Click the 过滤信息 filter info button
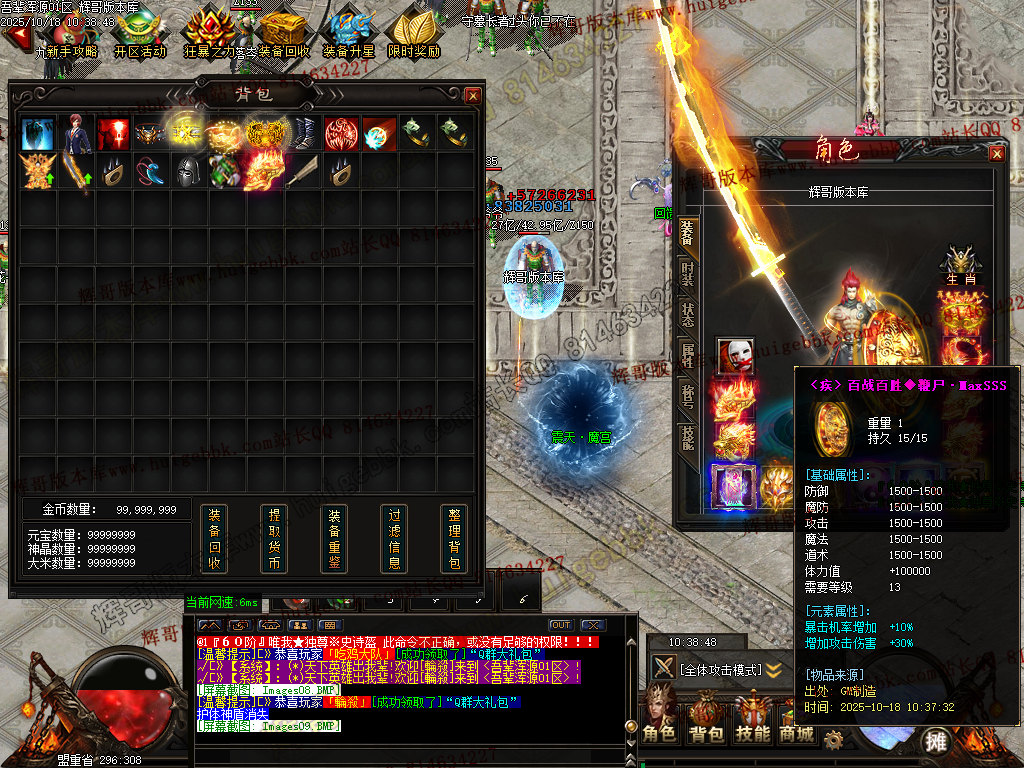Viewport: 1024px width, 768px height. point(394,539)
